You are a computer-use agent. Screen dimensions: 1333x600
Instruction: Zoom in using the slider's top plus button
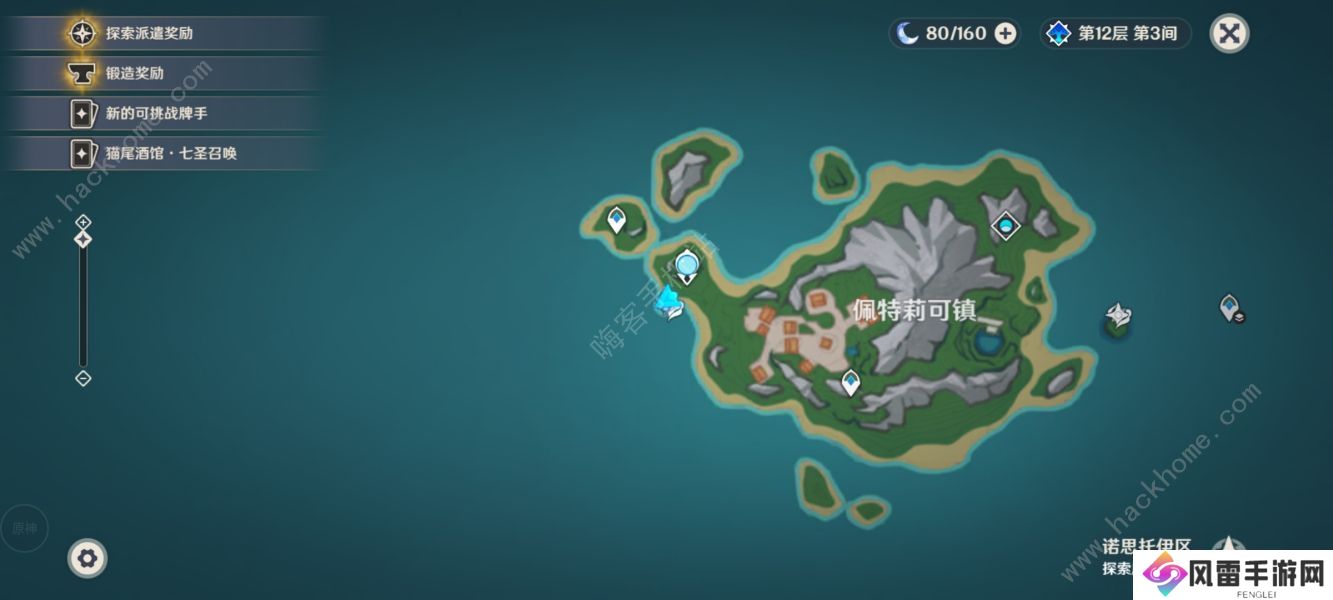point(83,221)
